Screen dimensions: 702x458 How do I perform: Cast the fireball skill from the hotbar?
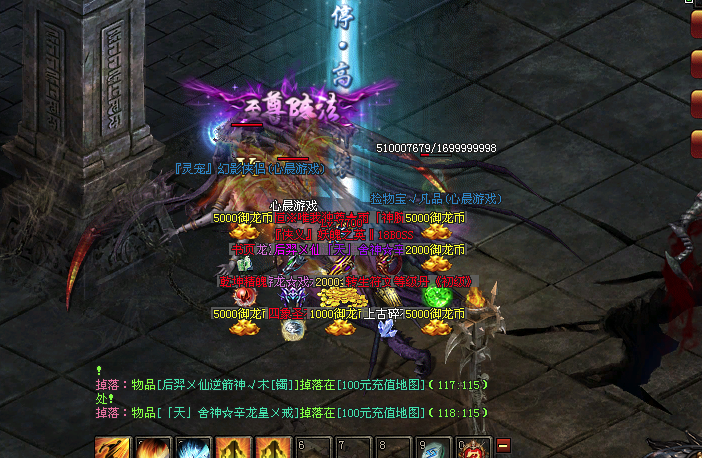click(151, 449)
